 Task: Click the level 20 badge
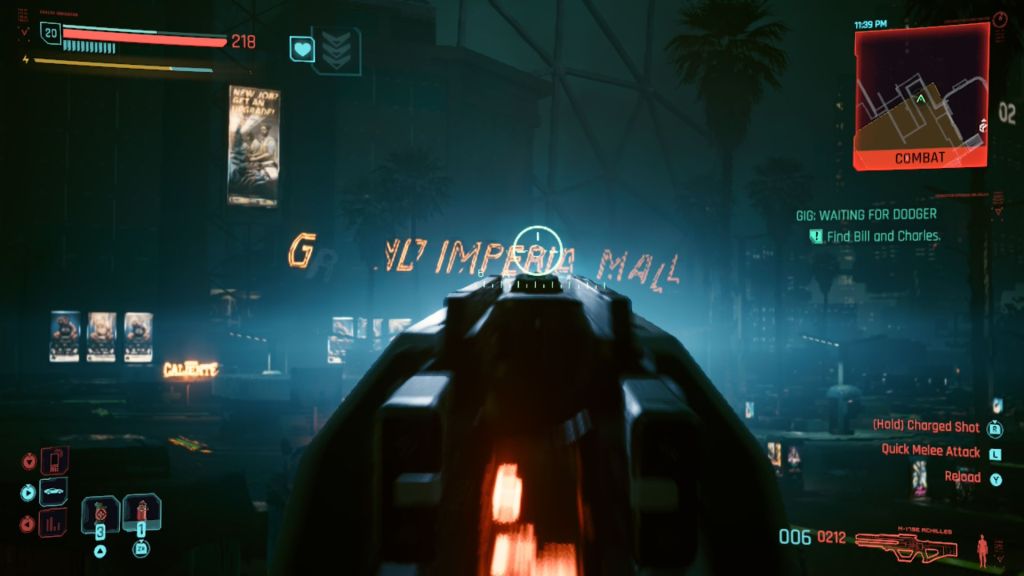pyautogui.click(x=50, y=32)
